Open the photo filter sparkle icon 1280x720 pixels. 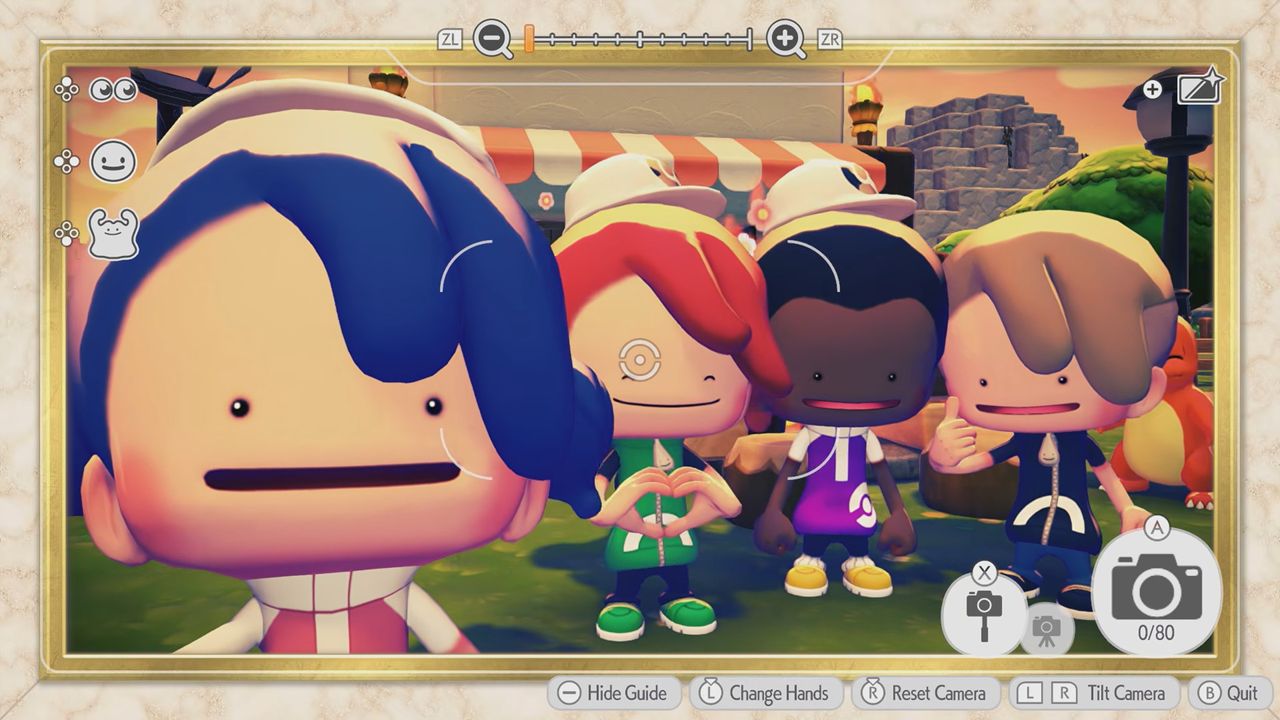coord(1200,87)
